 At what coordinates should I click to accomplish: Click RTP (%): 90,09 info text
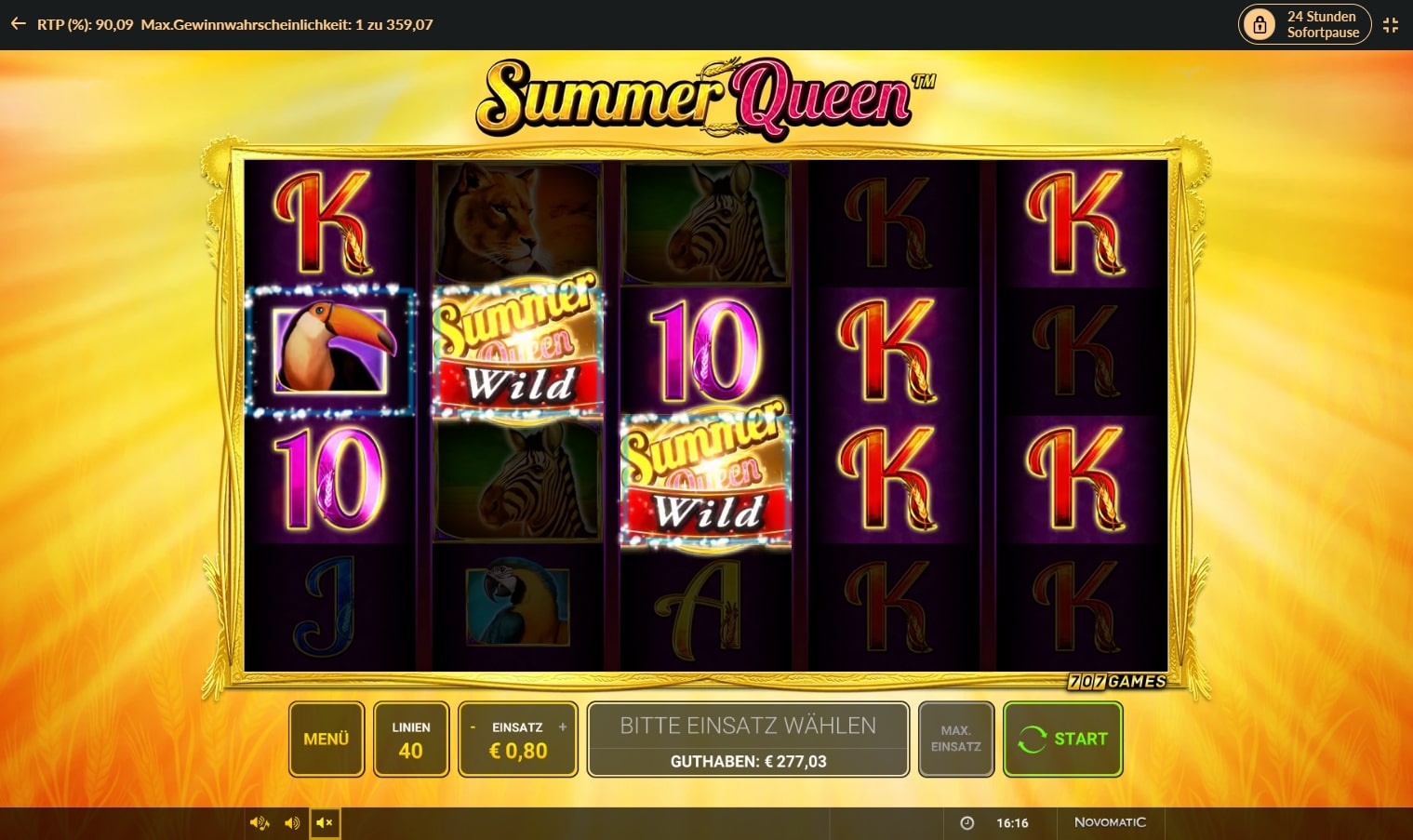coord(86,24)
